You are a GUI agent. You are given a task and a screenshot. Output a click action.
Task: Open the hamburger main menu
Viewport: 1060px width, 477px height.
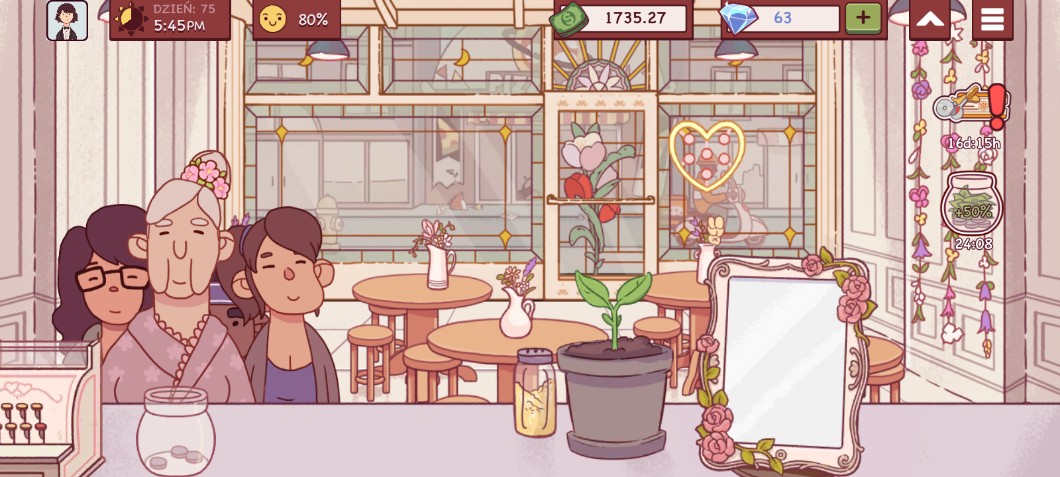pyautogui.click(x=992, y=19)
